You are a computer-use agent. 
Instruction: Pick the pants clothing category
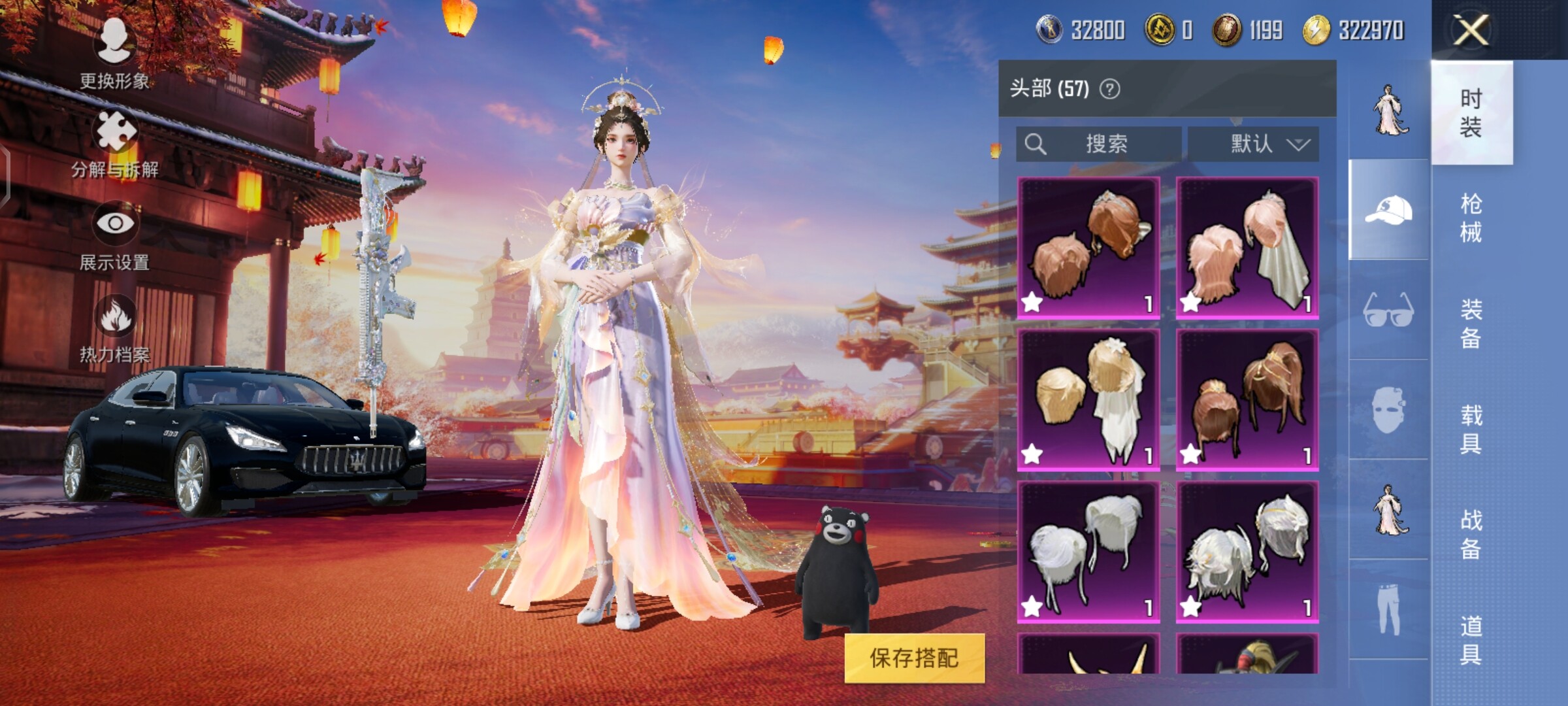pos(1389,610)
